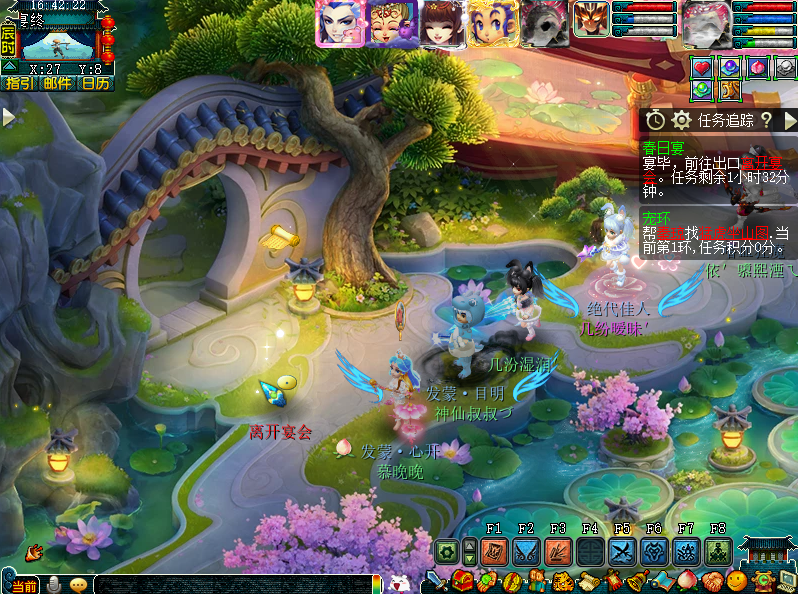Select the grey wolf teammate portrait

pyautogui.click(x=544, y=23)
